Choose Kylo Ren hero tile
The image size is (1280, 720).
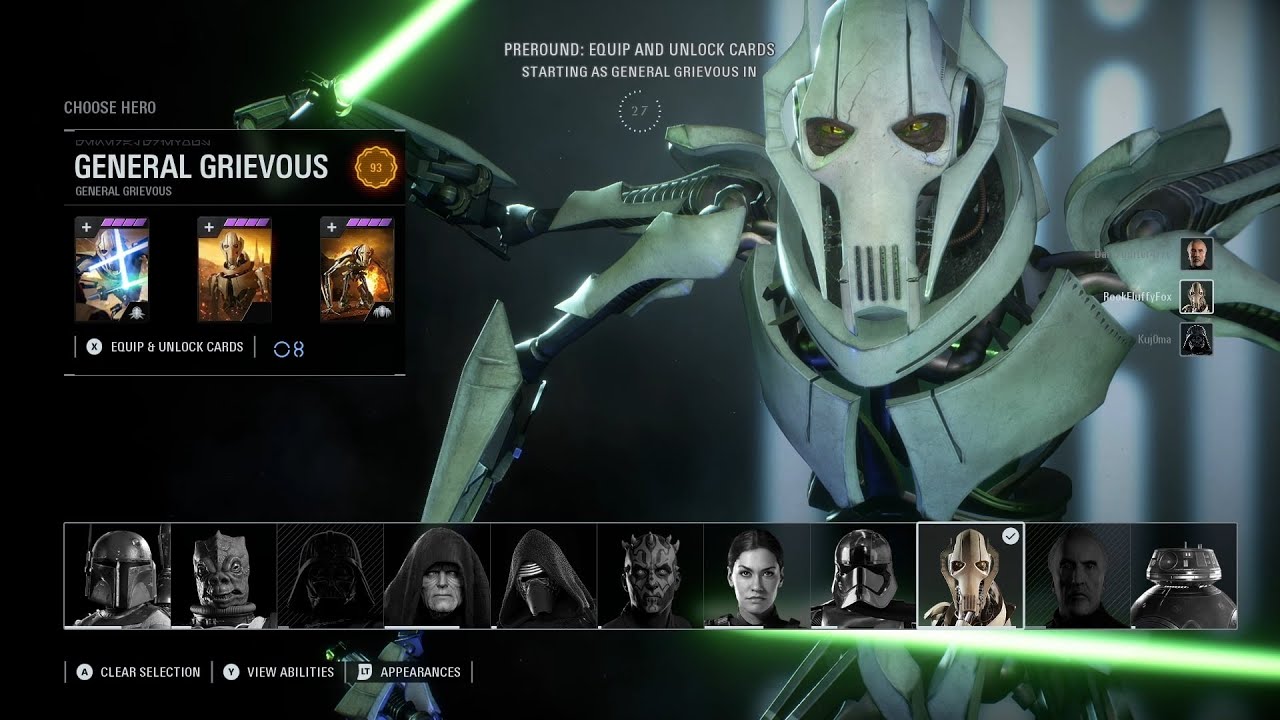(x=544, y=576)
